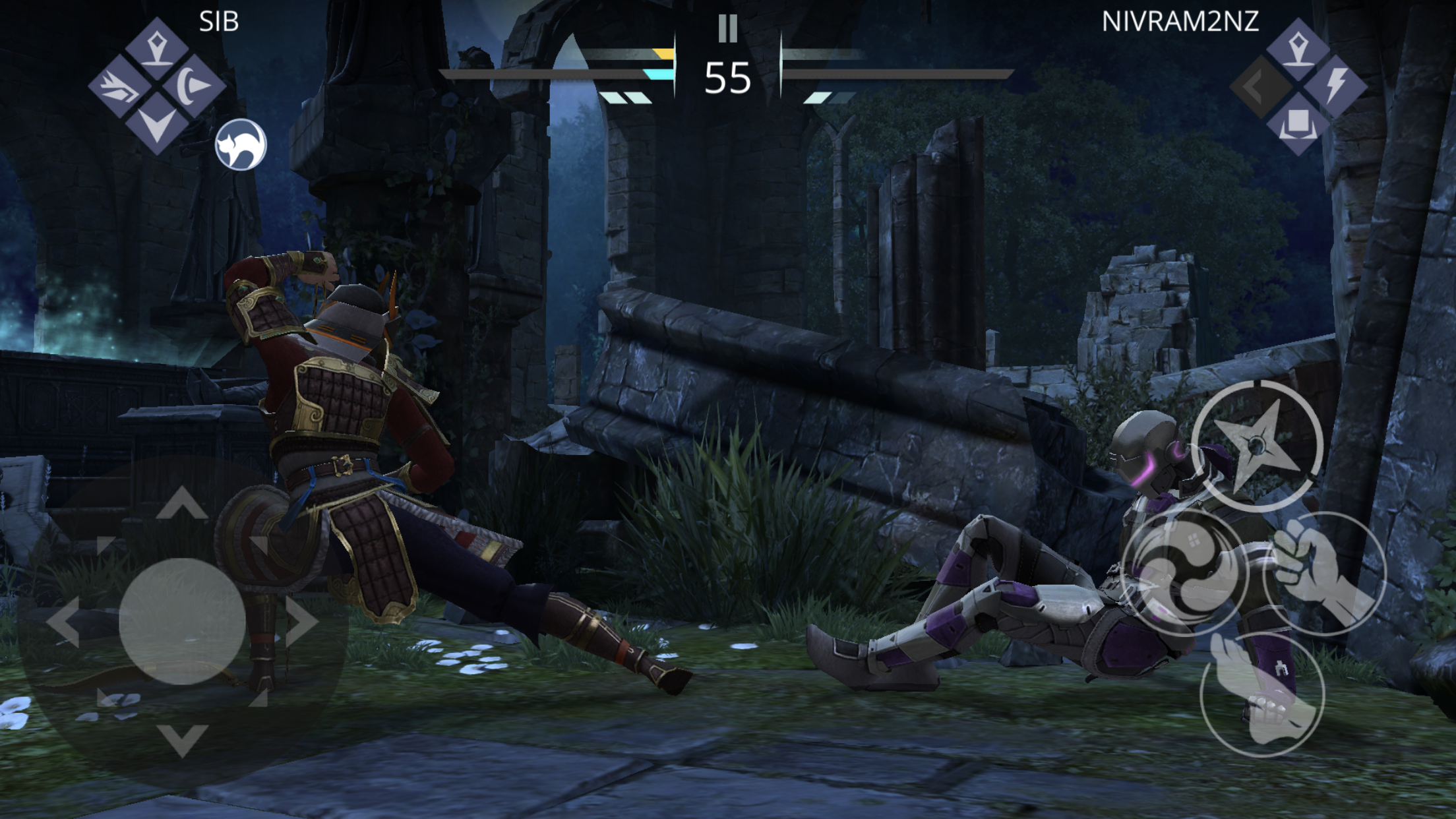Tap NIVRAM2NZ's lightning bolt ability diamond

(1336, 86)
